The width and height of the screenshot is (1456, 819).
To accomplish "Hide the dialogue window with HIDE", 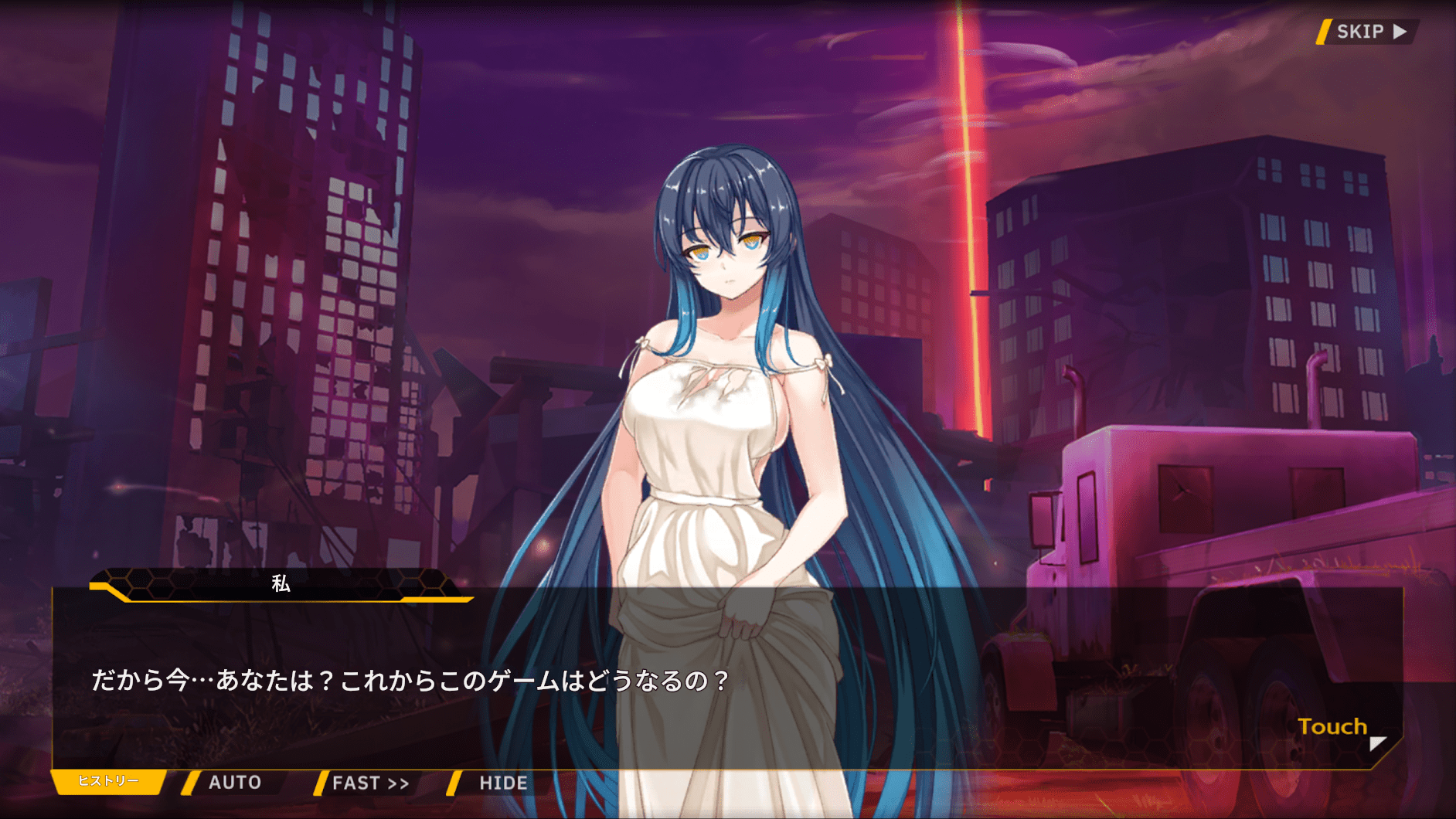I will pyautogui.click(x=502, y=783).
